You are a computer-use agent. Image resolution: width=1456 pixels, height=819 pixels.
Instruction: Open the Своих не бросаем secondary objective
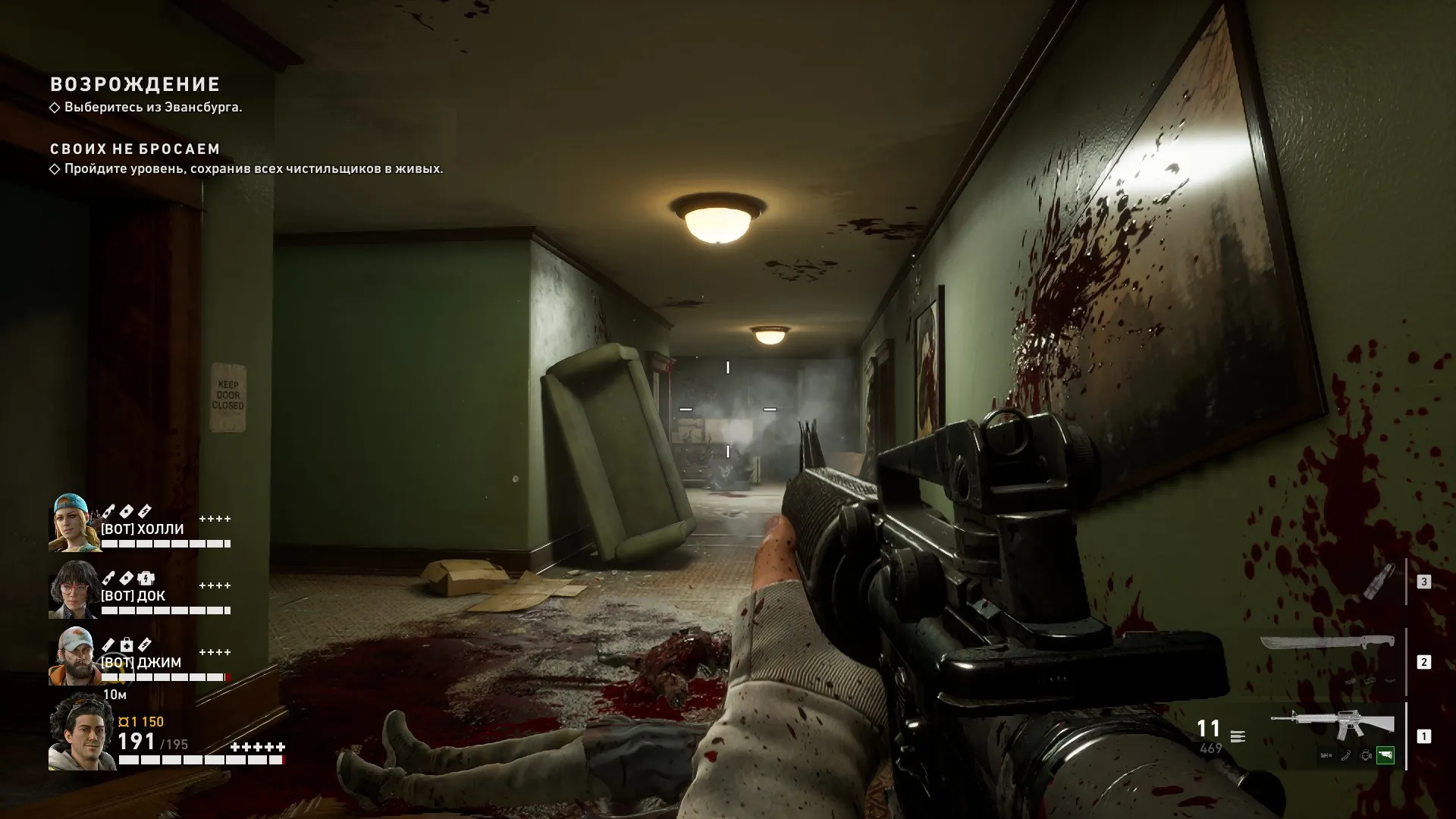pyautogui.click(x=135, y=149)
